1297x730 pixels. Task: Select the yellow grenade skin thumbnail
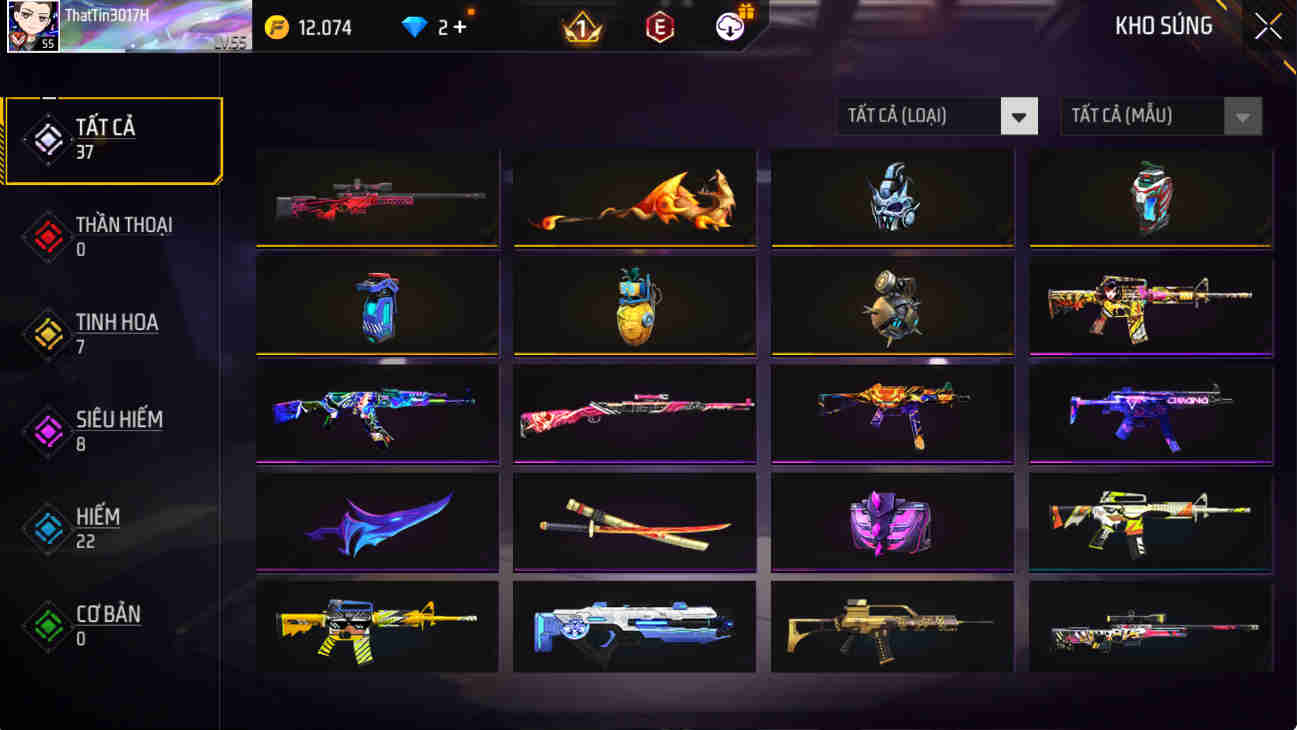[634, 305]
